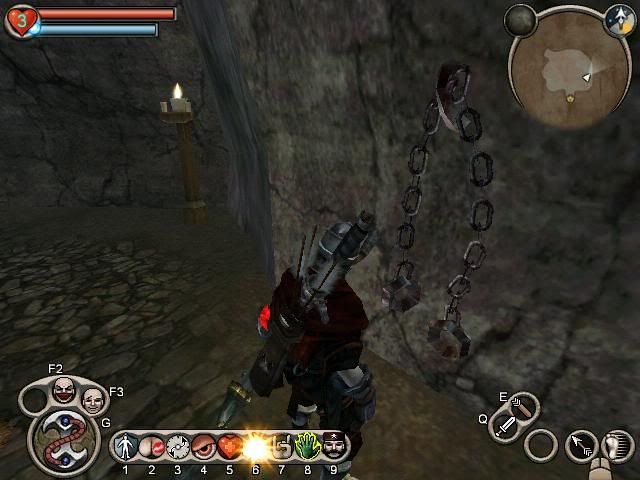
Task: Select the red eye hotbar icon
Action: coord(204,446)
